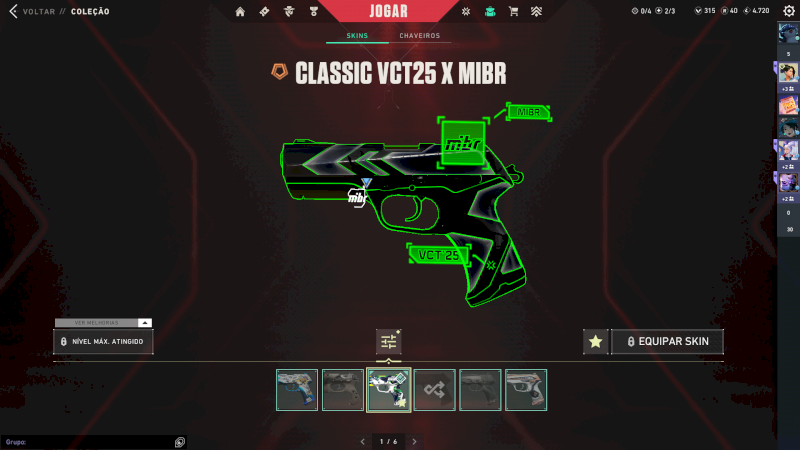The width and height of the screenshot is (800, 450).
Task: Open the chat bubble icon beside Grupo
Action: pyautogui.click(x=179, y=441)
